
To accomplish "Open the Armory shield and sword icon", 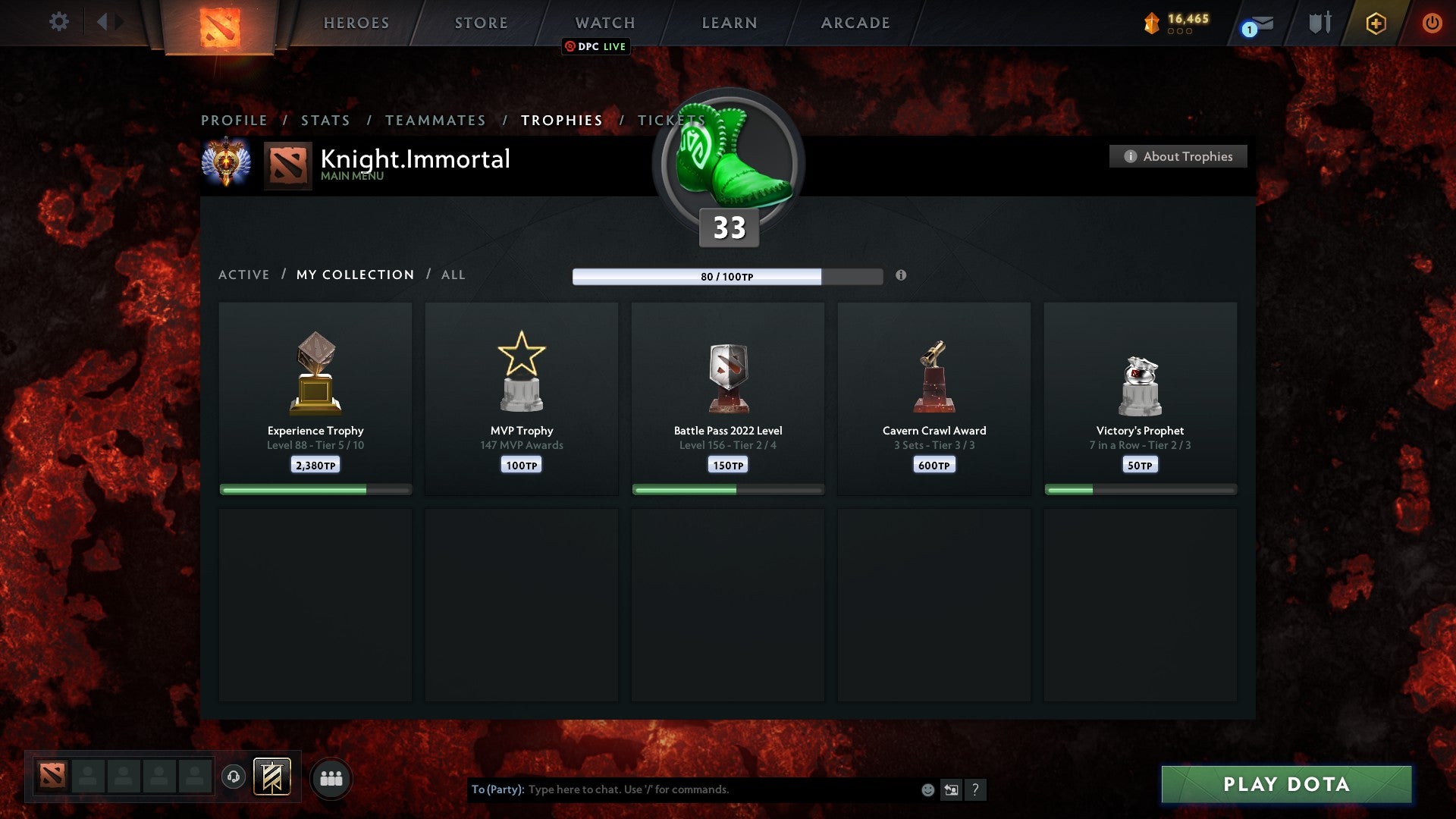I will (1319, 23).
